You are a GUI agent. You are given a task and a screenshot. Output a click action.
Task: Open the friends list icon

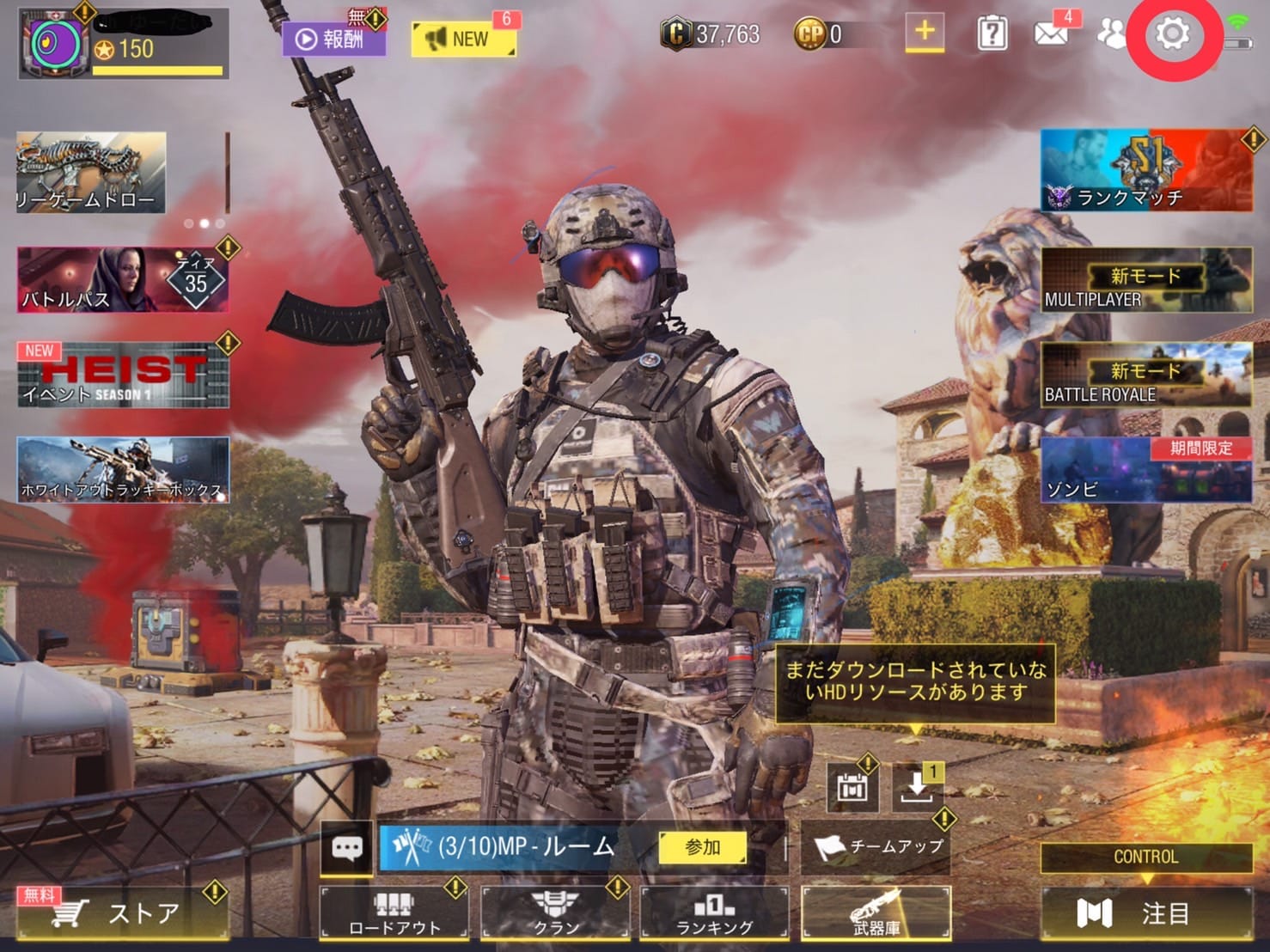(x=1111, y=34)
